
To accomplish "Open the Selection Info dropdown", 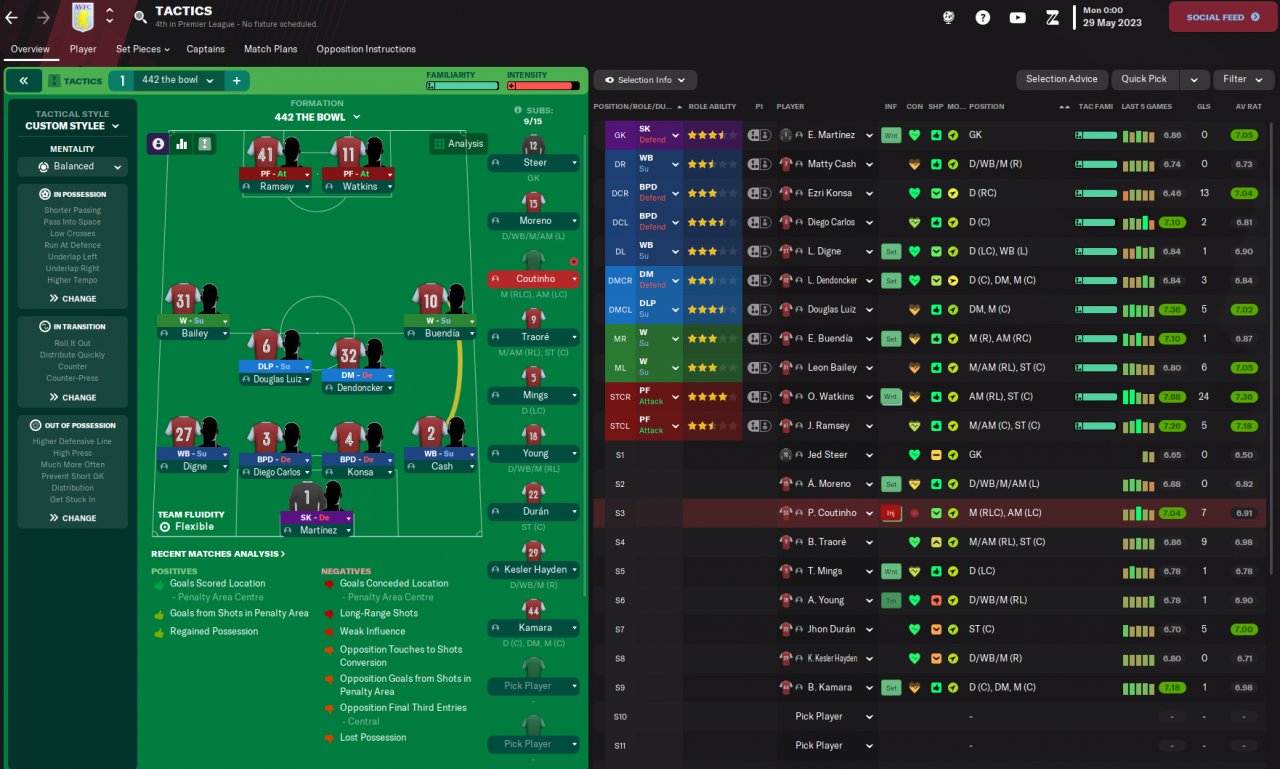I will pyautogui.click(x=645, y=80).
